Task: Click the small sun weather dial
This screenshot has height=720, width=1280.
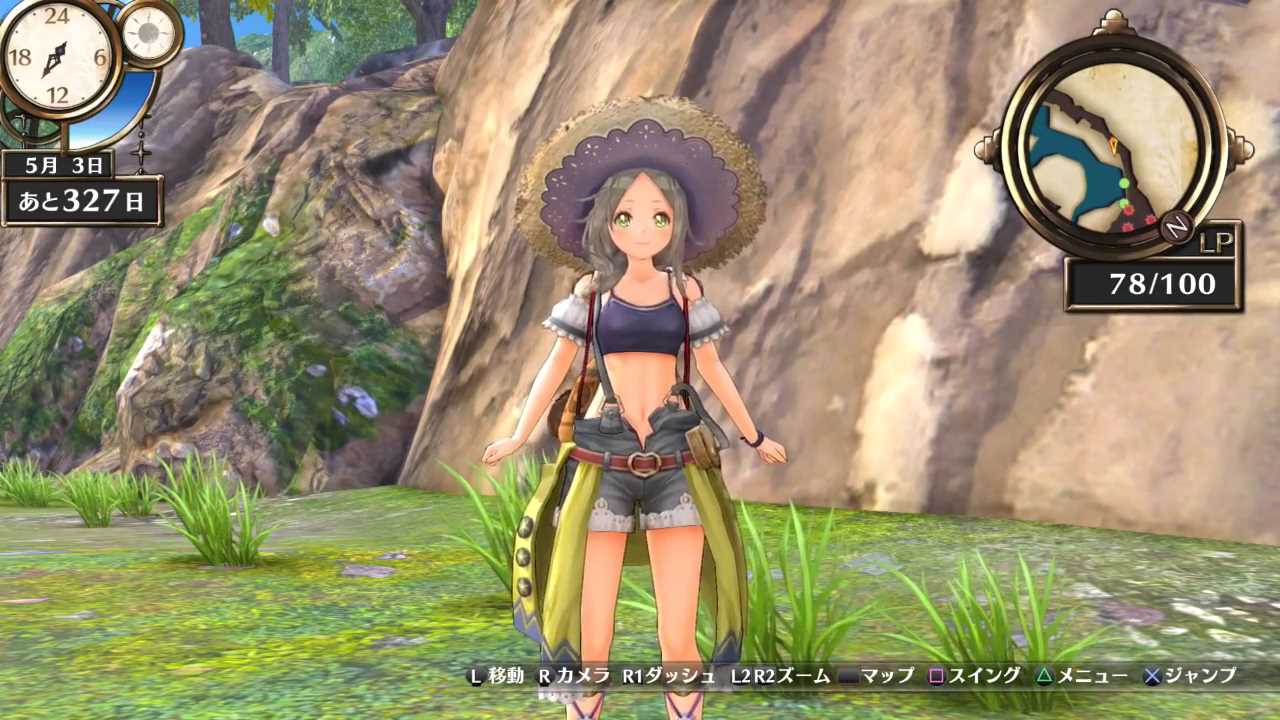Action: (151, 31)
